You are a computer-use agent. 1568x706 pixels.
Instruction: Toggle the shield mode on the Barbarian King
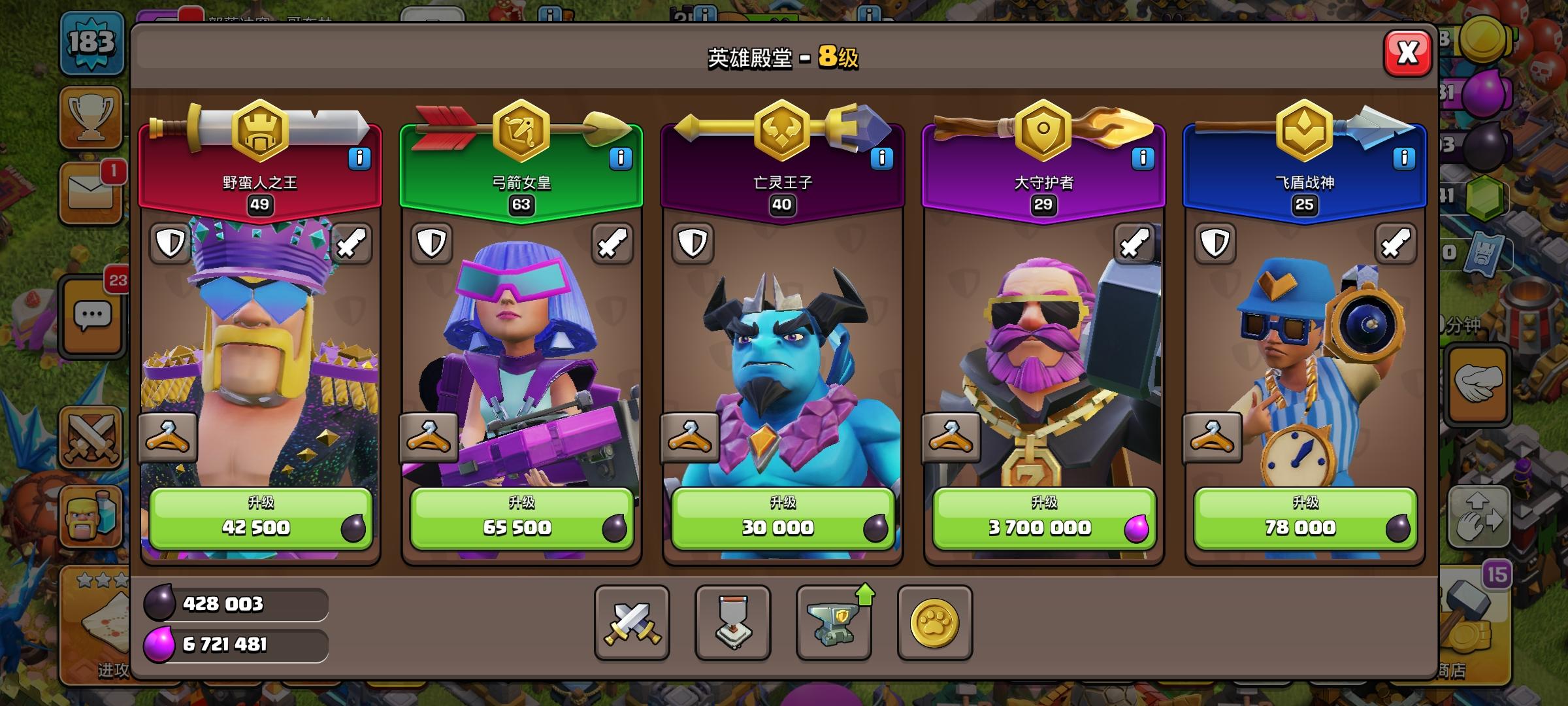169,243
